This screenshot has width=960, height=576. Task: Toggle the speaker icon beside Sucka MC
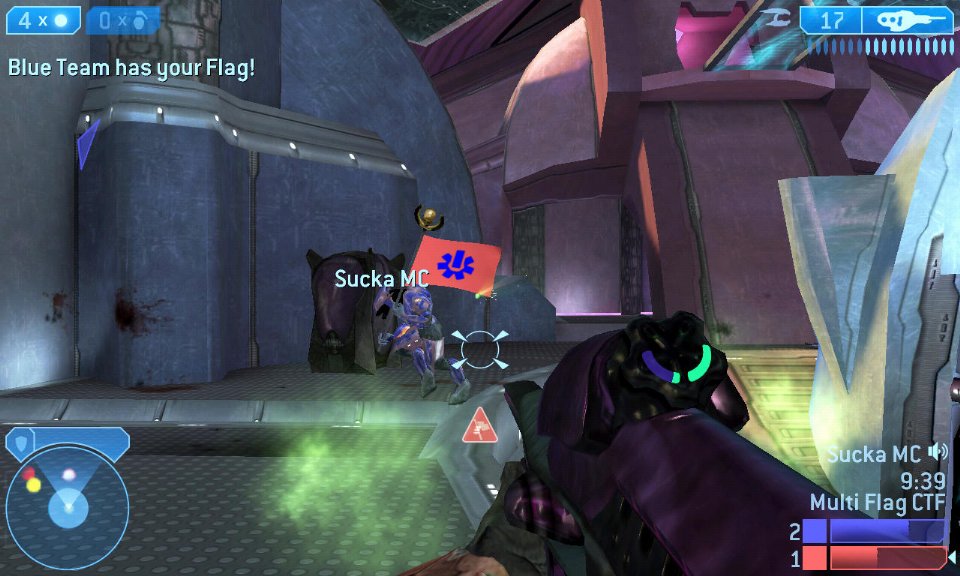tap(937, 452)
